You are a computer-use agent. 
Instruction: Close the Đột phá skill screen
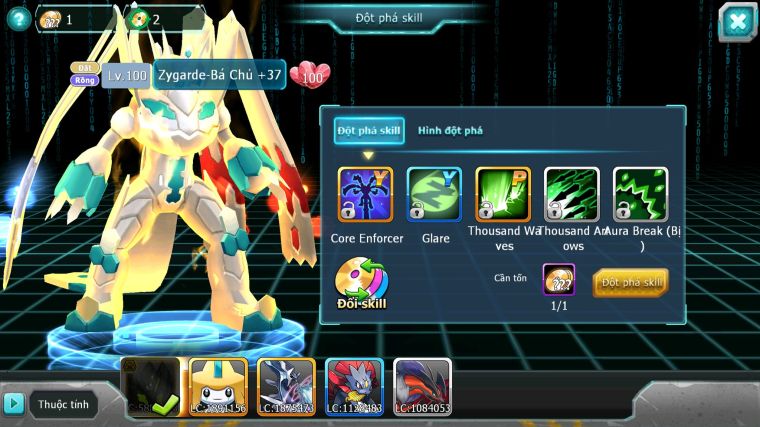click(x=737, y=22)
